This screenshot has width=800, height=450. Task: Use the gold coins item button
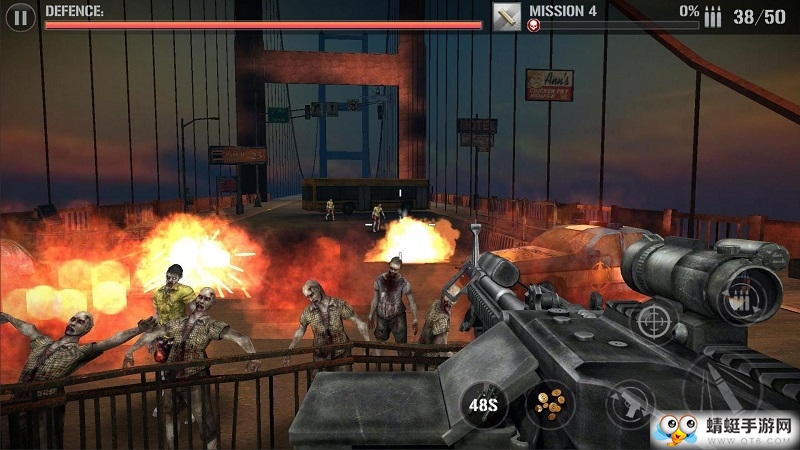pos(549,404)
